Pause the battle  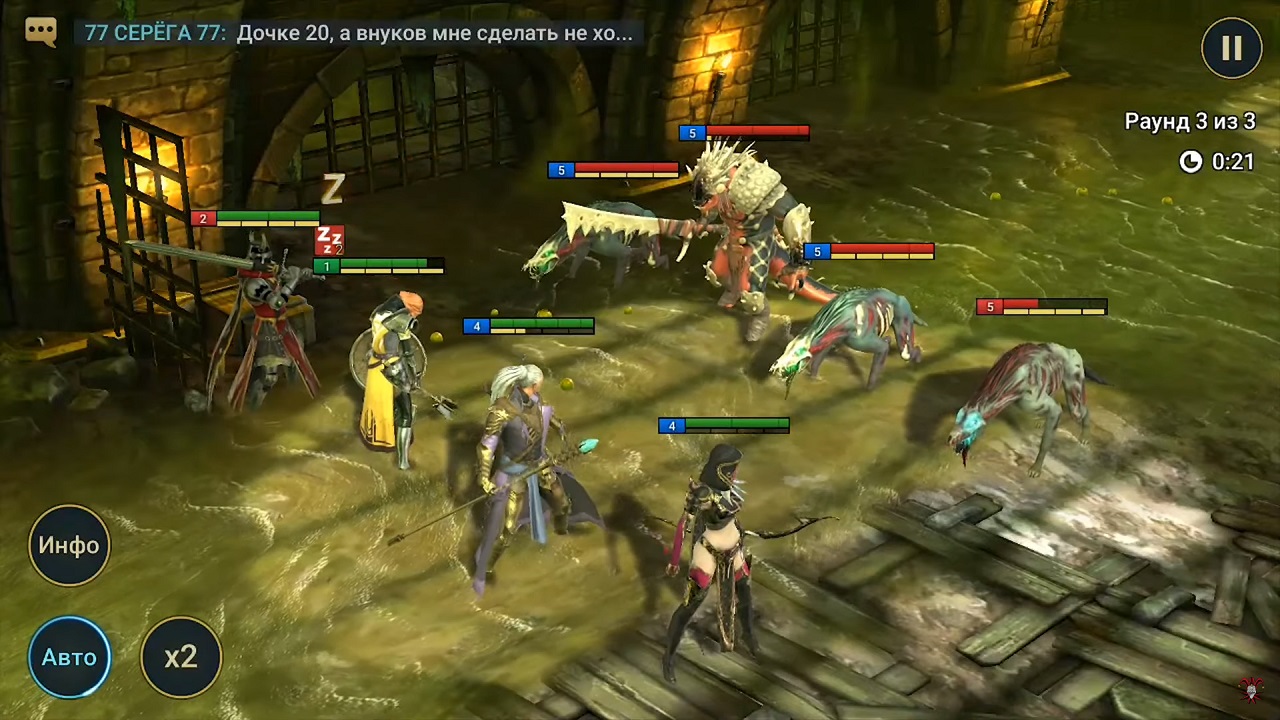[1231, 48]
